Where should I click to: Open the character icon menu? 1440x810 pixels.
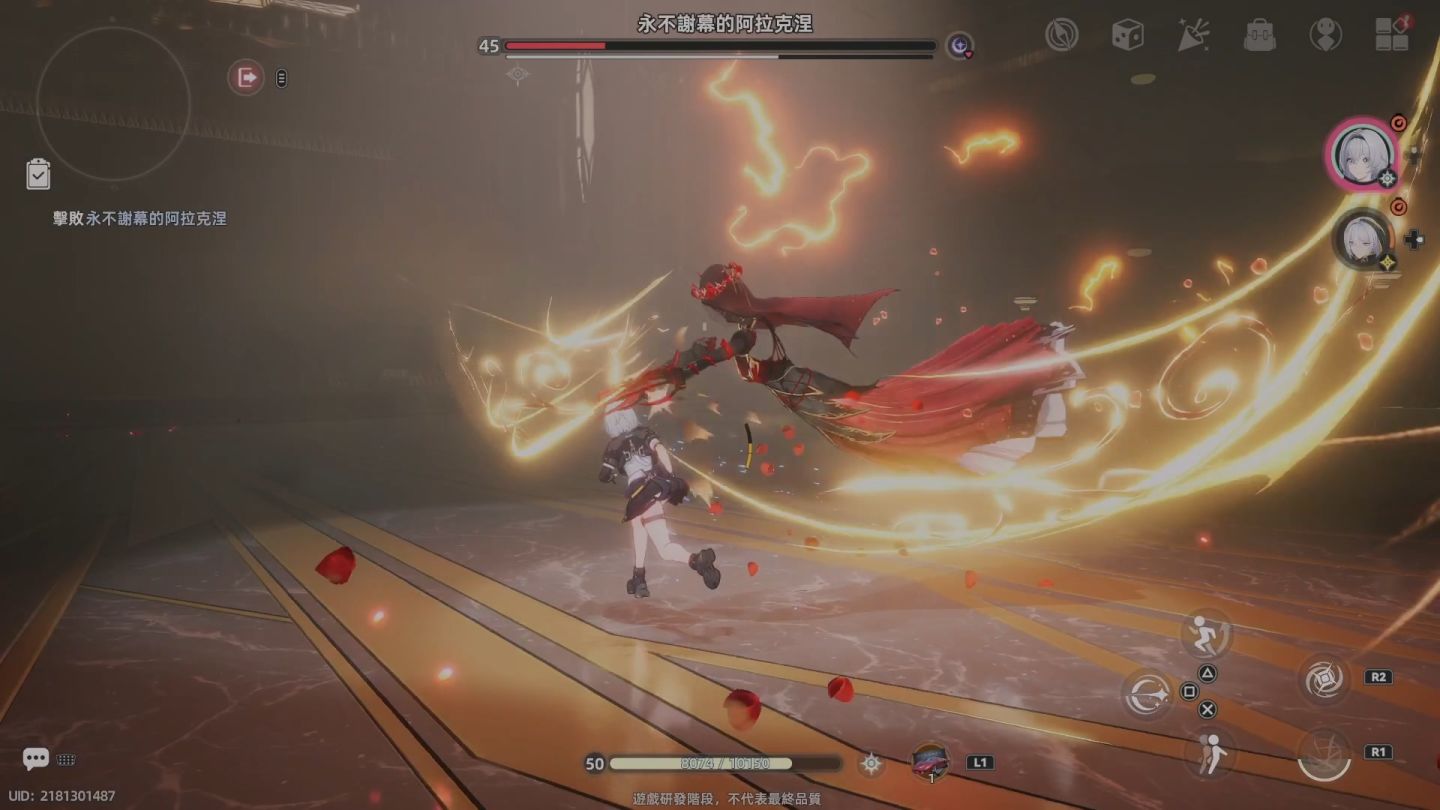coord(1325,35)
